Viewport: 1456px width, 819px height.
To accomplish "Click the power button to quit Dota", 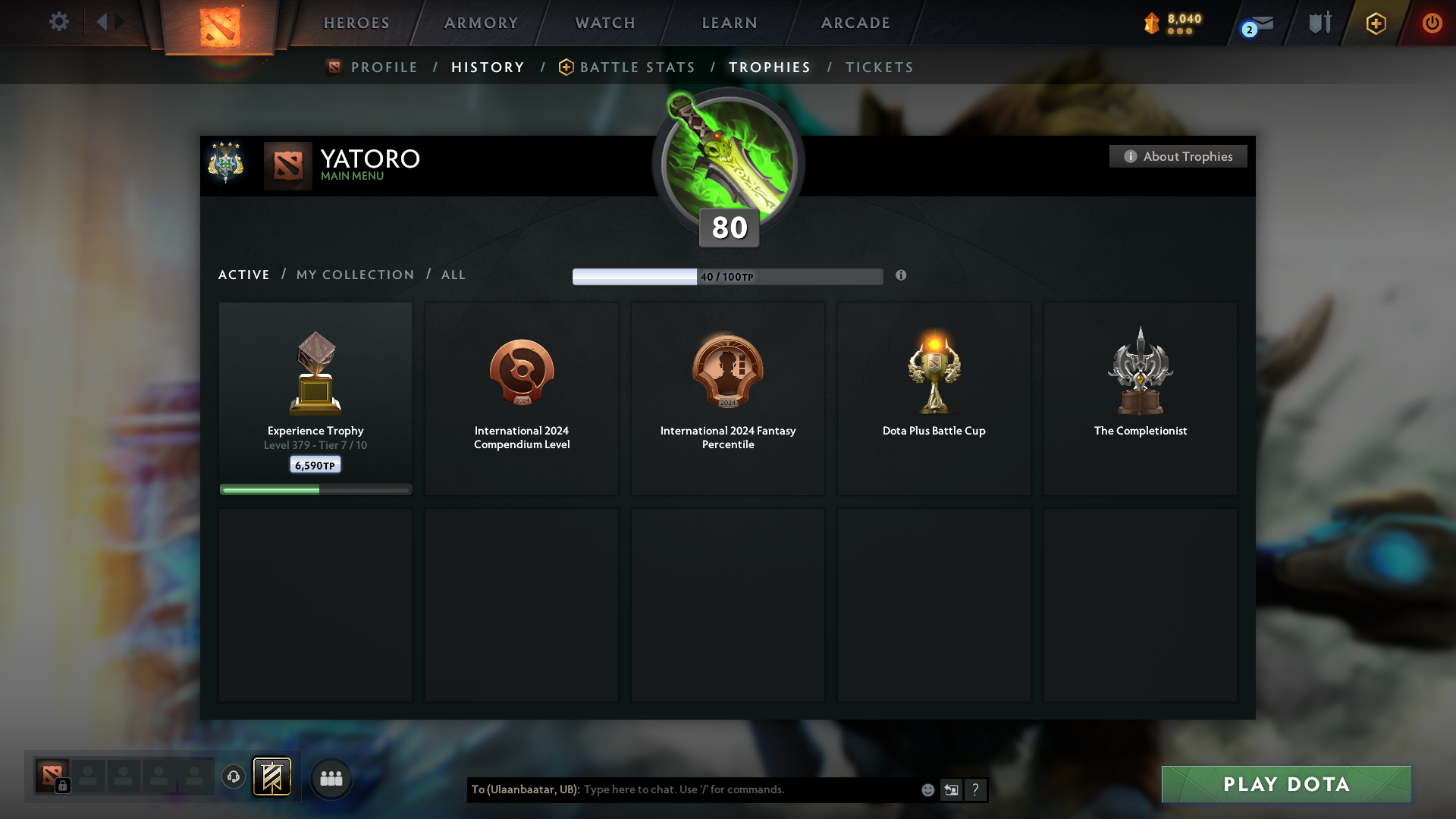I will (x=1432, y=24).
